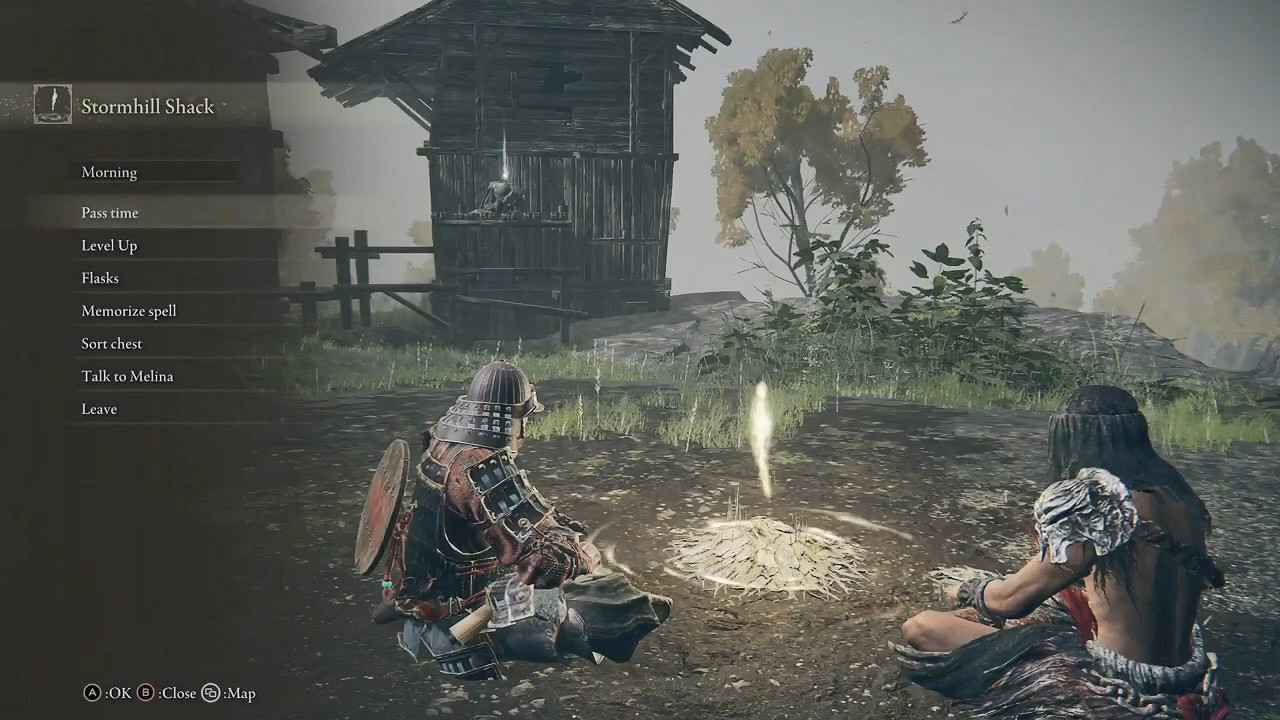1280x720 pixels.
Task: Select "Leave" to exit the grace menu
Action: pos(98,408)
